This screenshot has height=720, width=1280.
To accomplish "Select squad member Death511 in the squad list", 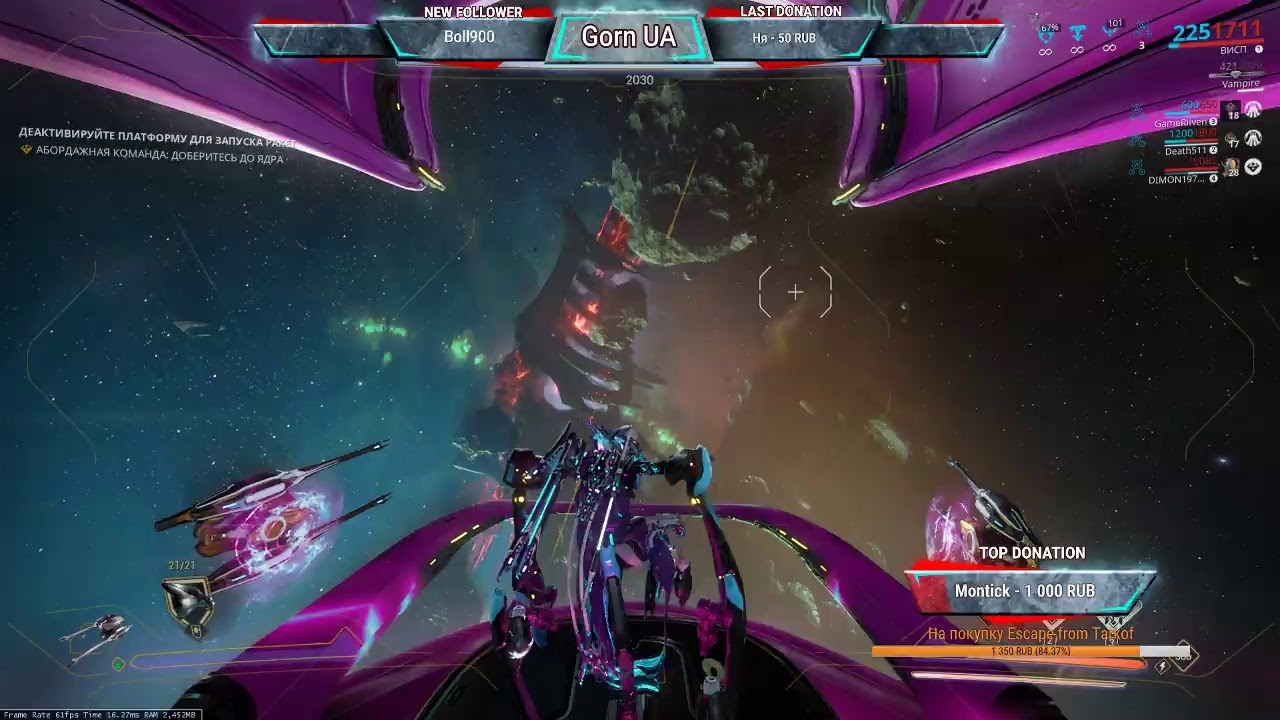I will coord(1186,151).
